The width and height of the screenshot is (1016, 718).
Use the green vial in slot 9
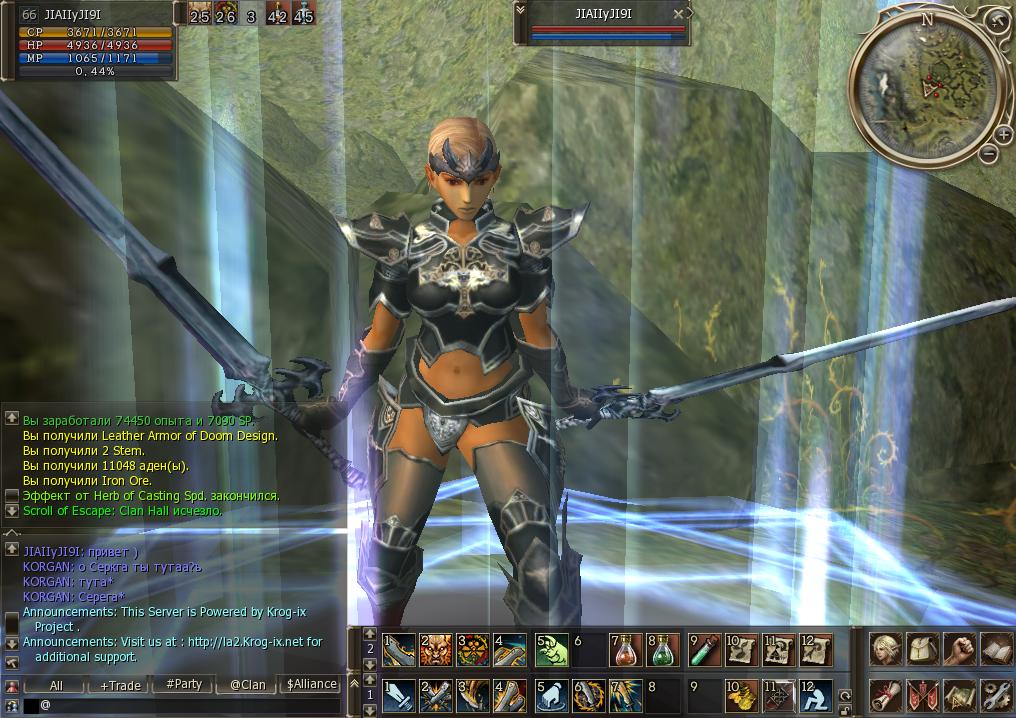[704, 648]
